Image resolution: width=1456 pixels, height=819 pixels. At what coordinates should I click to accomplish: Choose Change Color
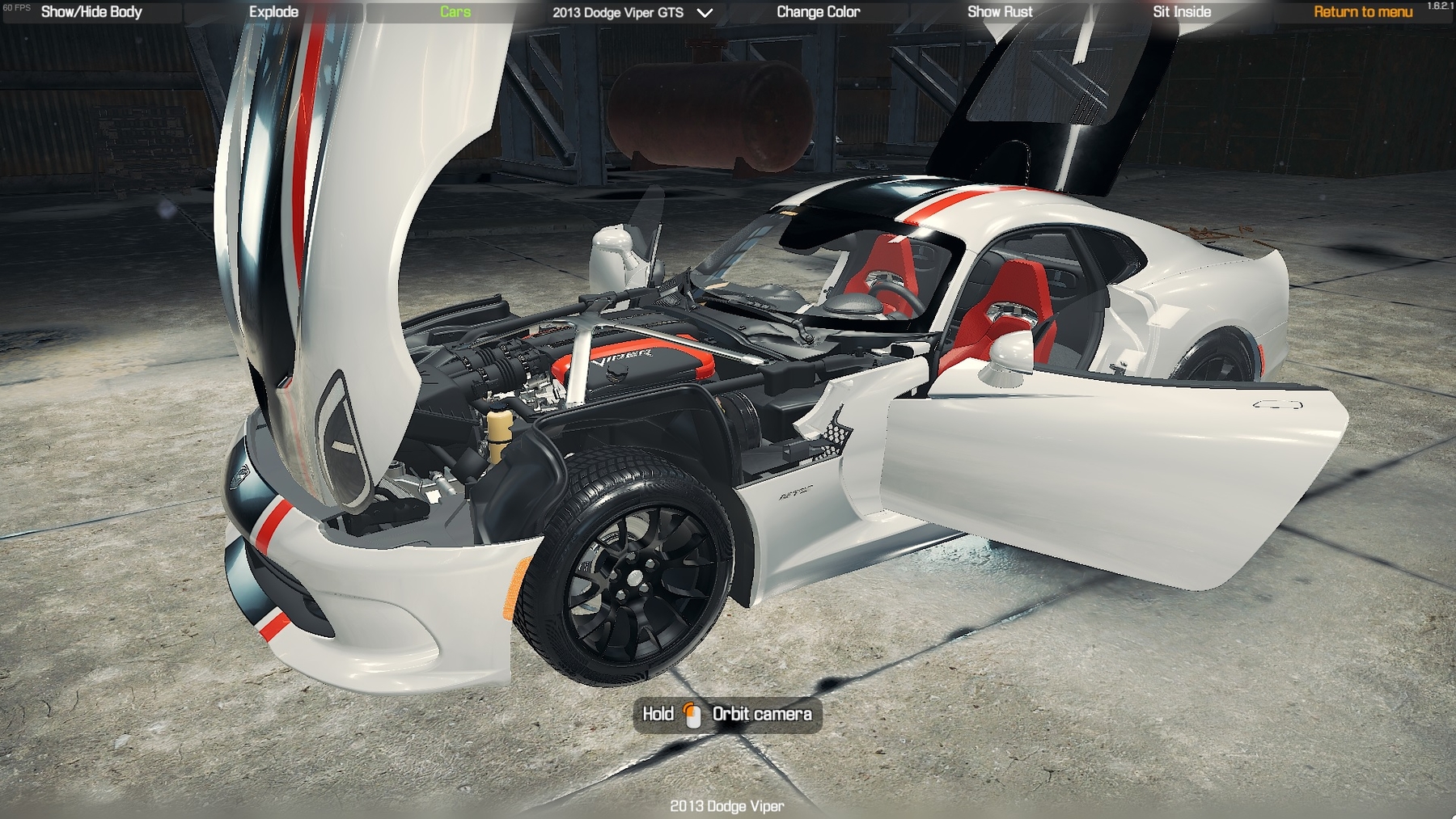(818, 12)
